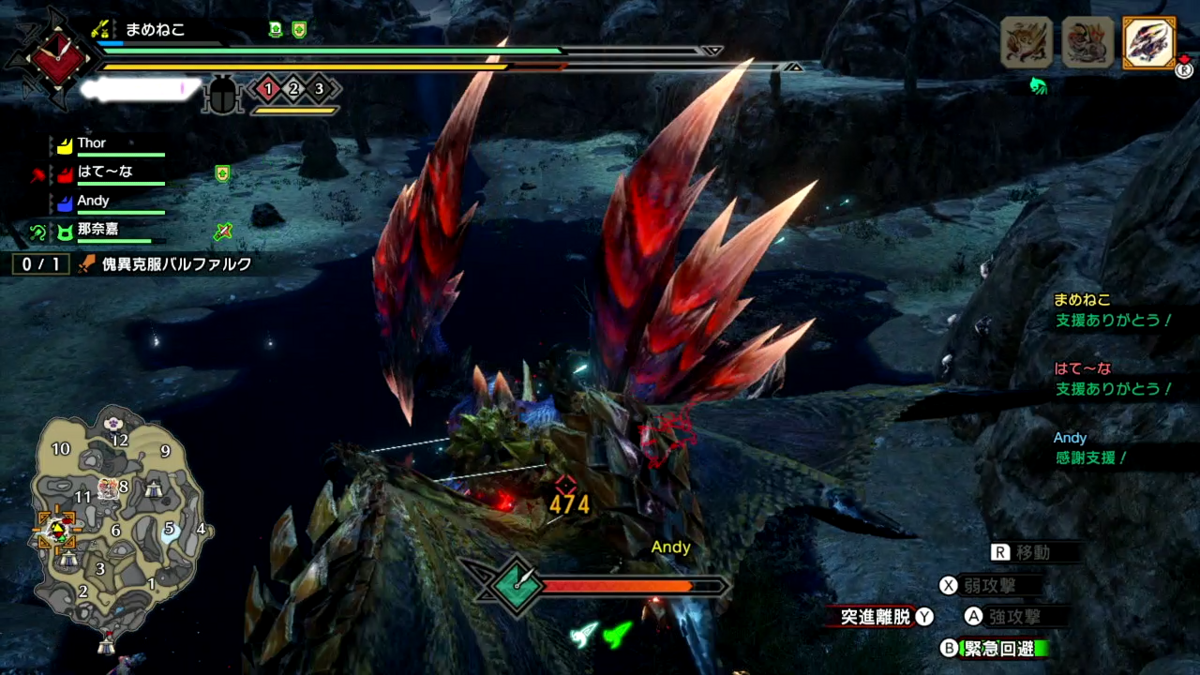Select the monster marker beside area 8

(106, 489)
